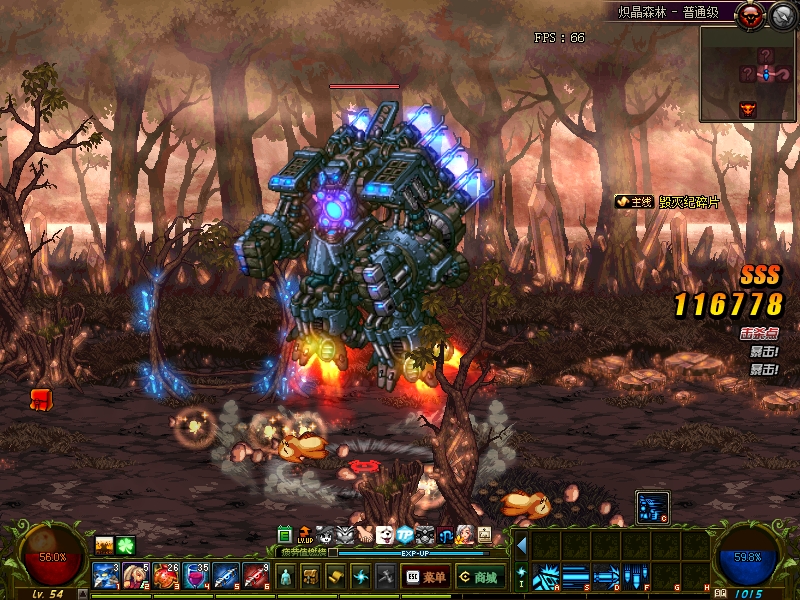Click the dungeon minimap

747,73
